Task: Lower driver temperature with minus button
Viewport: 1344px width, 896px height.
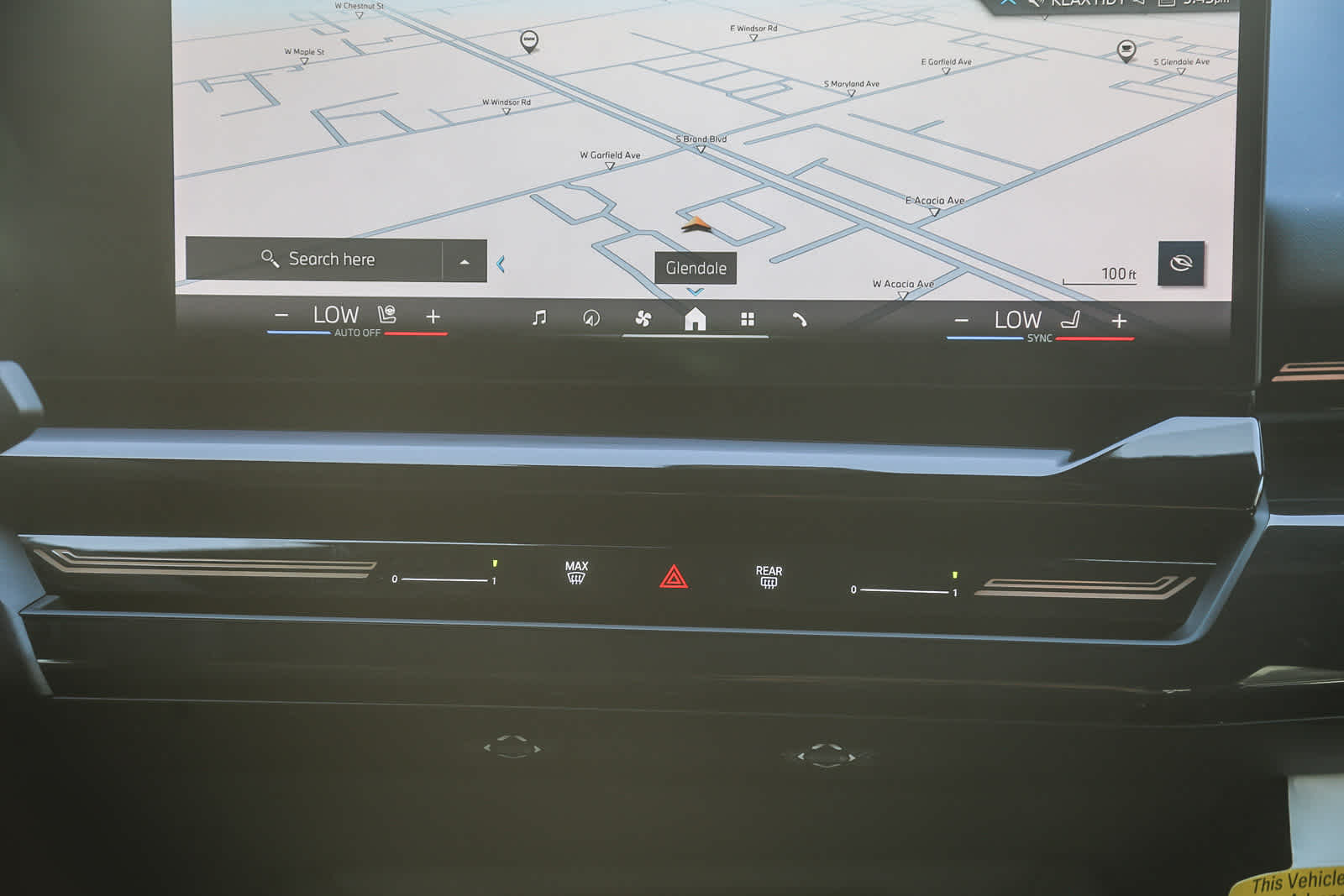Action: coord(281,317)
